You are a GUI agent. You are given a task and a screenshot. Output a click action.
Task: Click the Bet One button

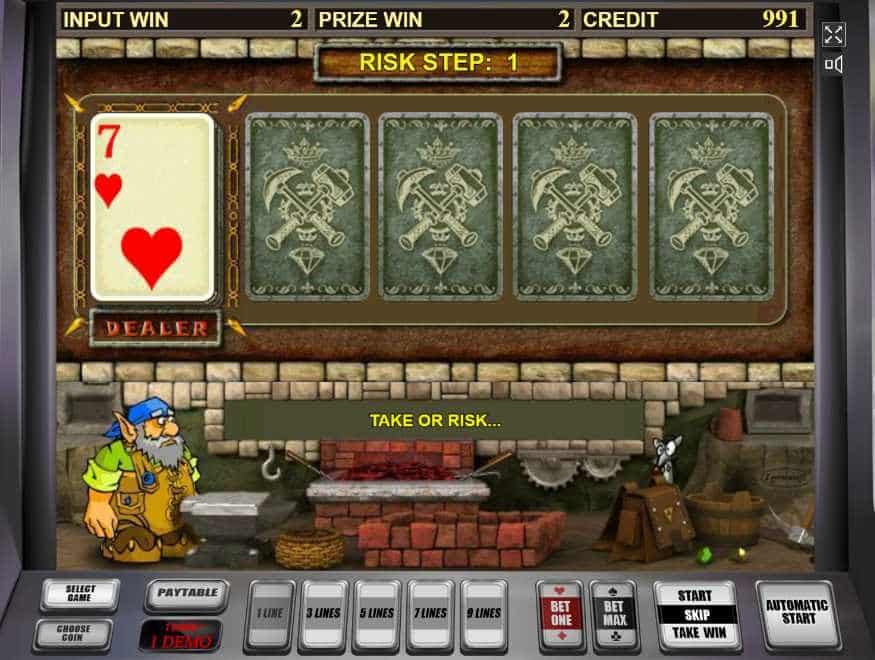tap(560, 613)
